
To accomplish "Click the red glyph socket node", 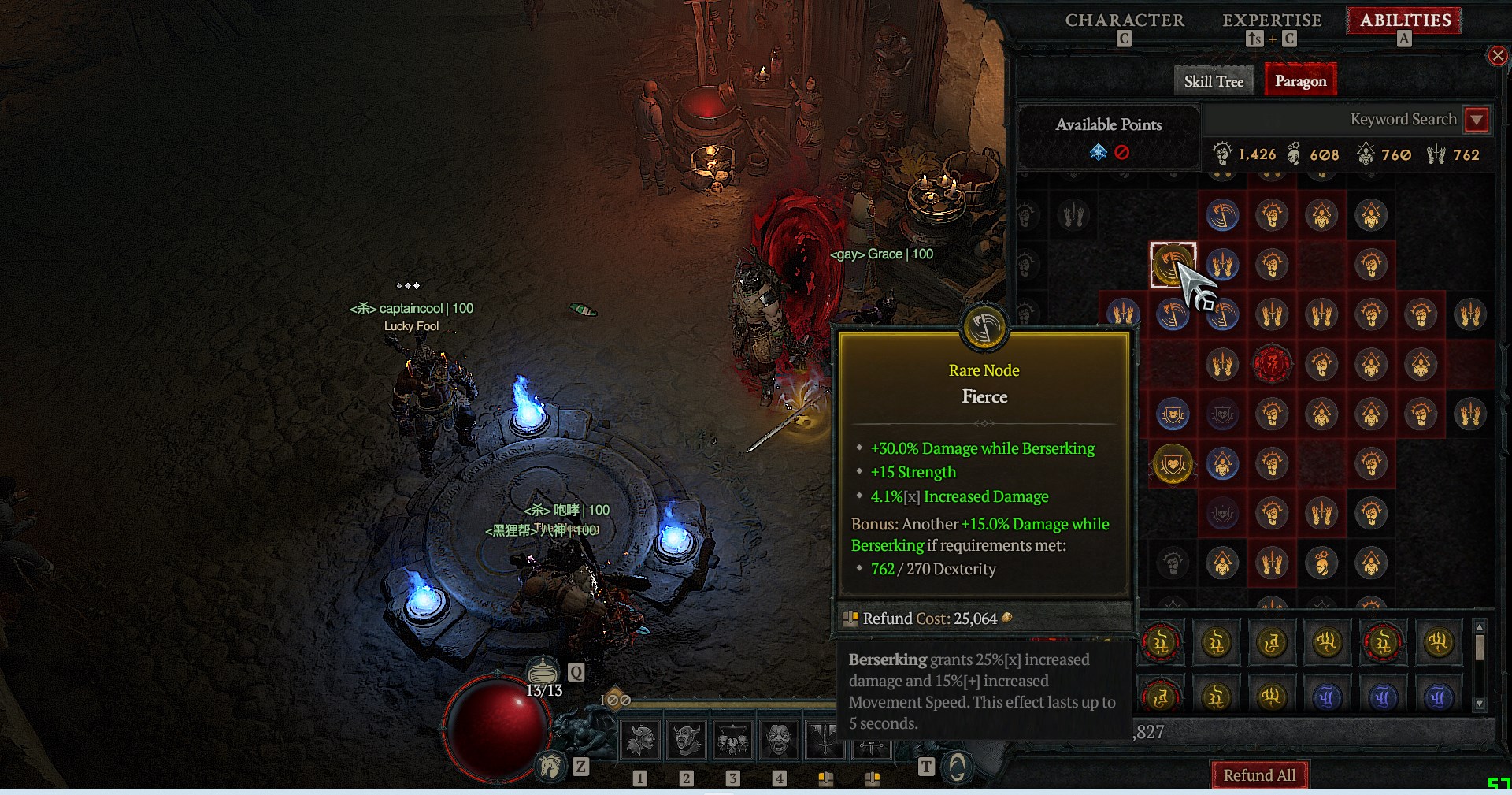I will tap(1271, 364).
